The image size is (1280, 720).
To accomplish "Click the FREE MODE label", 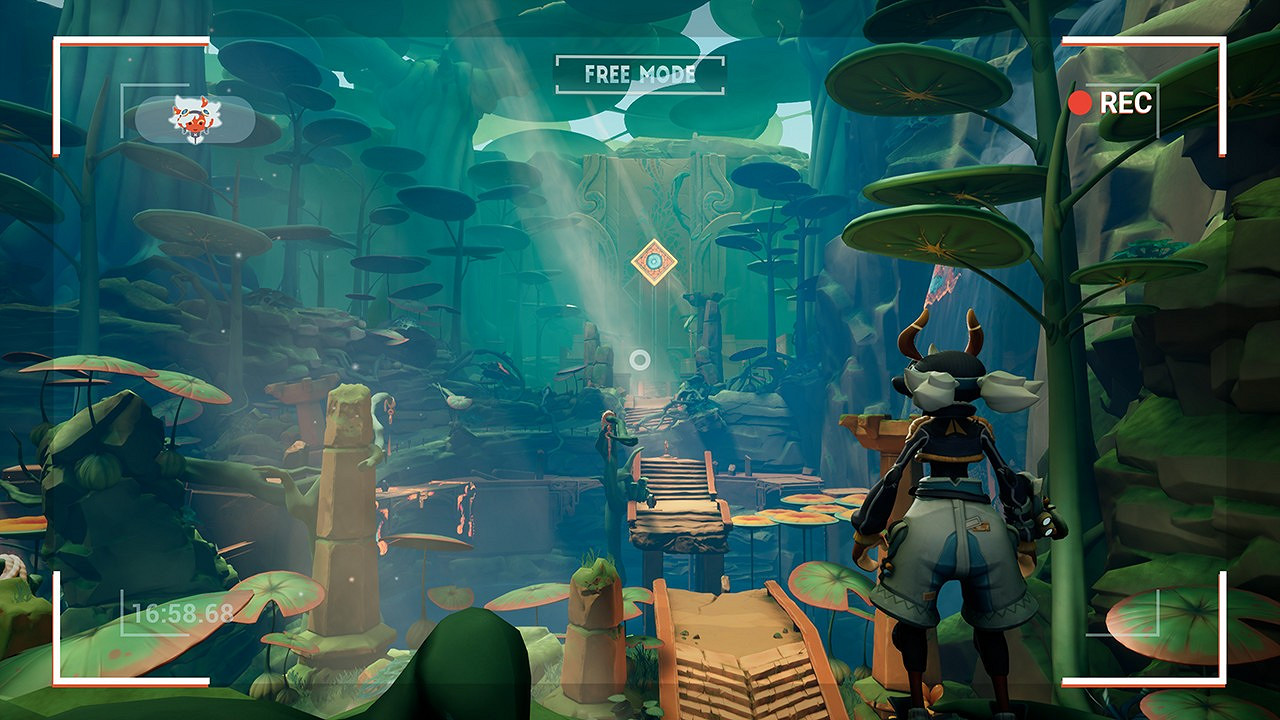I will (x=640, y=74).
